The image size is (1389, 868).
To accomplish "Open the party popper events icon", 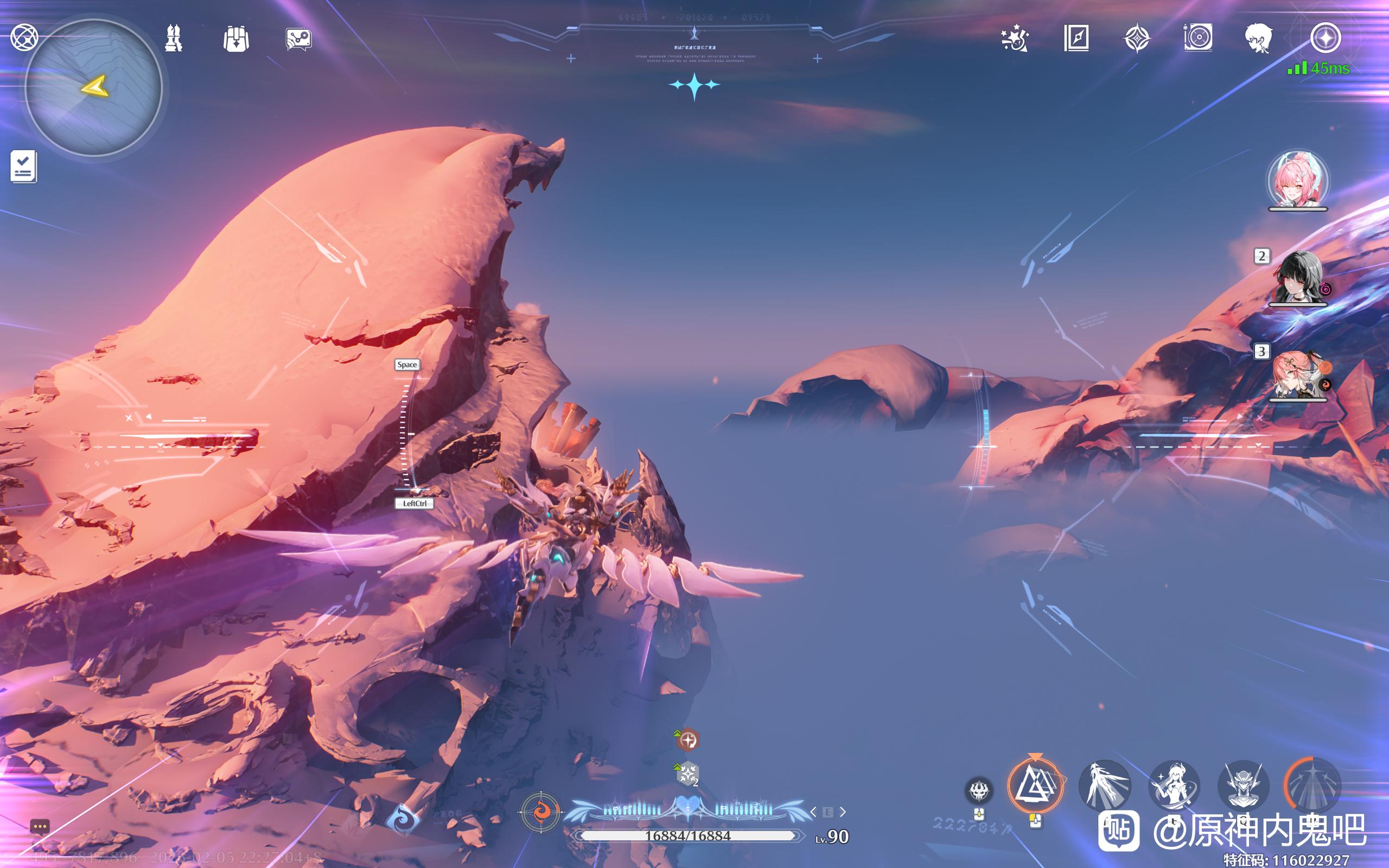I will [1015, 39].
